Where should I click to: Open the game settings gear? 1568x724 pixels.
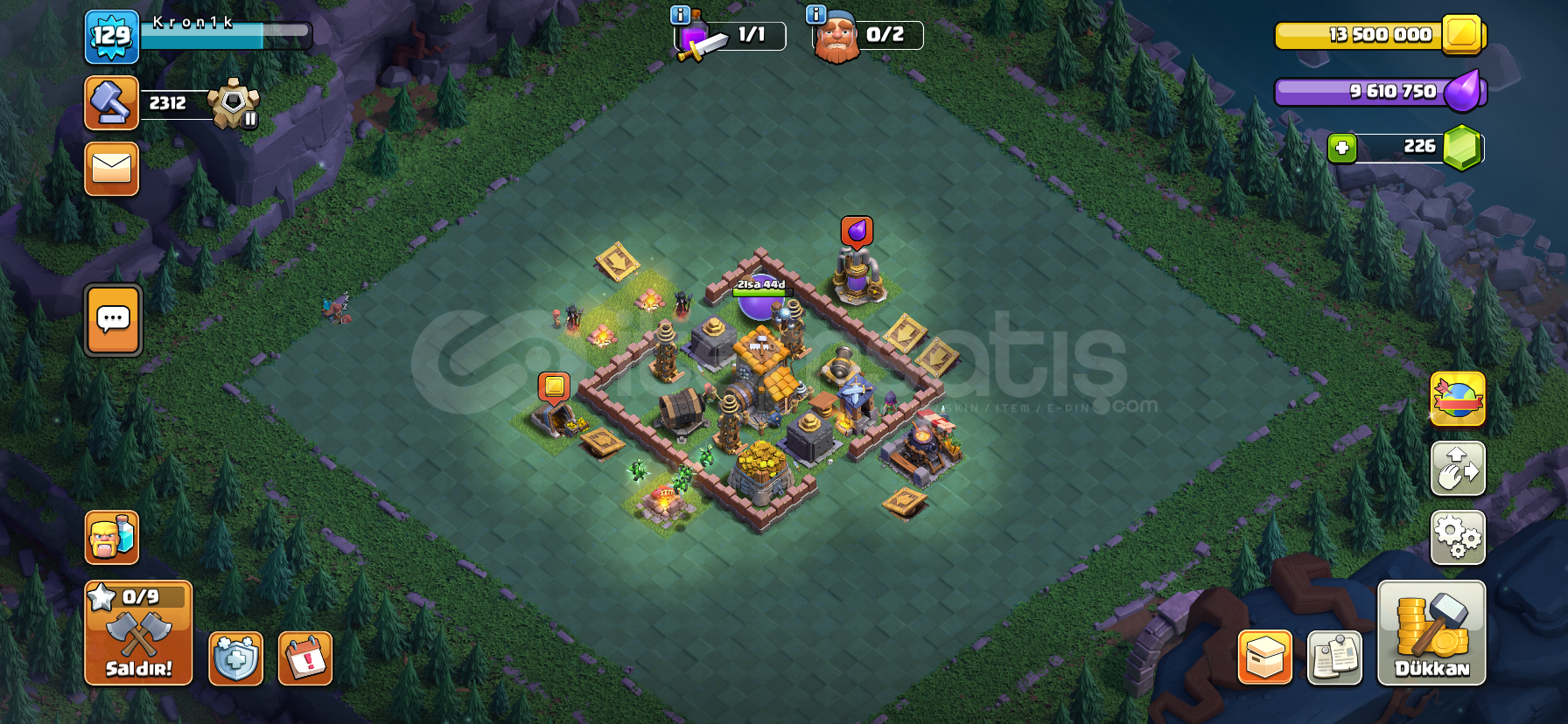[x=1457, y=537]
